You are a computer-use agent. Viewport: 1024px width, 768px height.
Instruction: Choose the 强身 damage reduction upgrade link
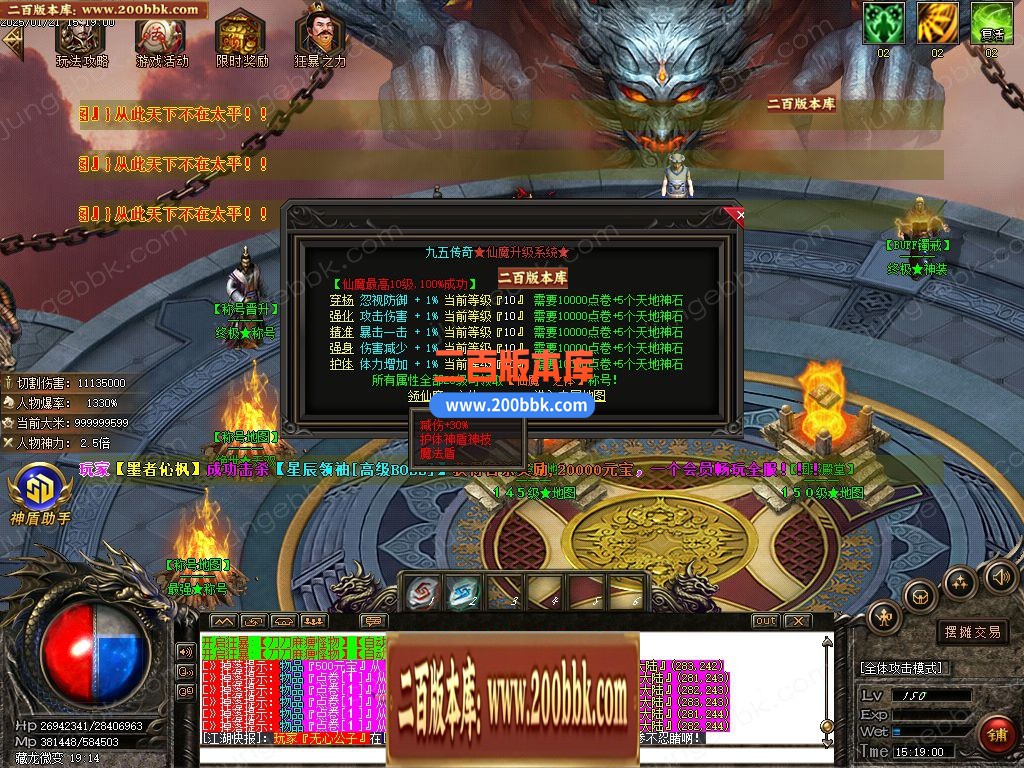[x=342, y=348]
